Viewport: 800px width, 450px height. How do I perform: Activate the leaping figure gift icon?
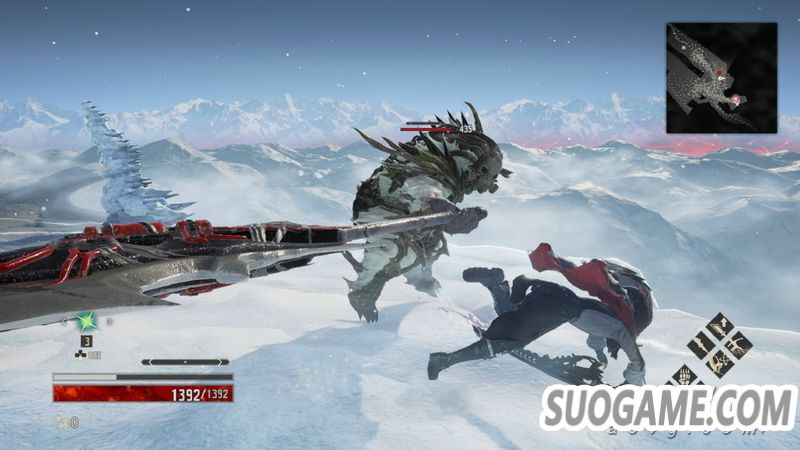point(737,343)
